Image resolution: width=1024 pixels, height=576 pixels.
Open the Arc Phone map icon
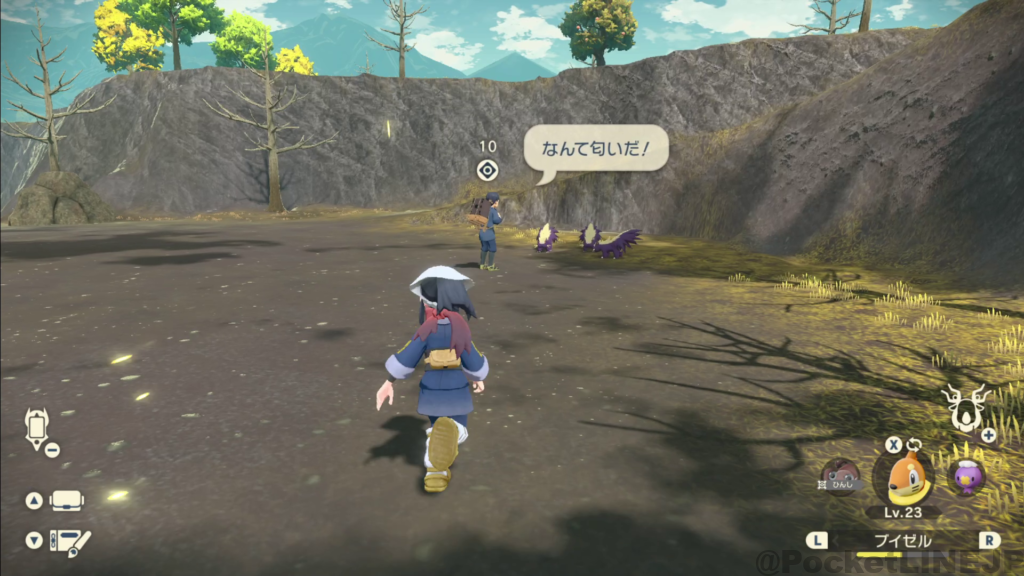click(x=36, y=428)
